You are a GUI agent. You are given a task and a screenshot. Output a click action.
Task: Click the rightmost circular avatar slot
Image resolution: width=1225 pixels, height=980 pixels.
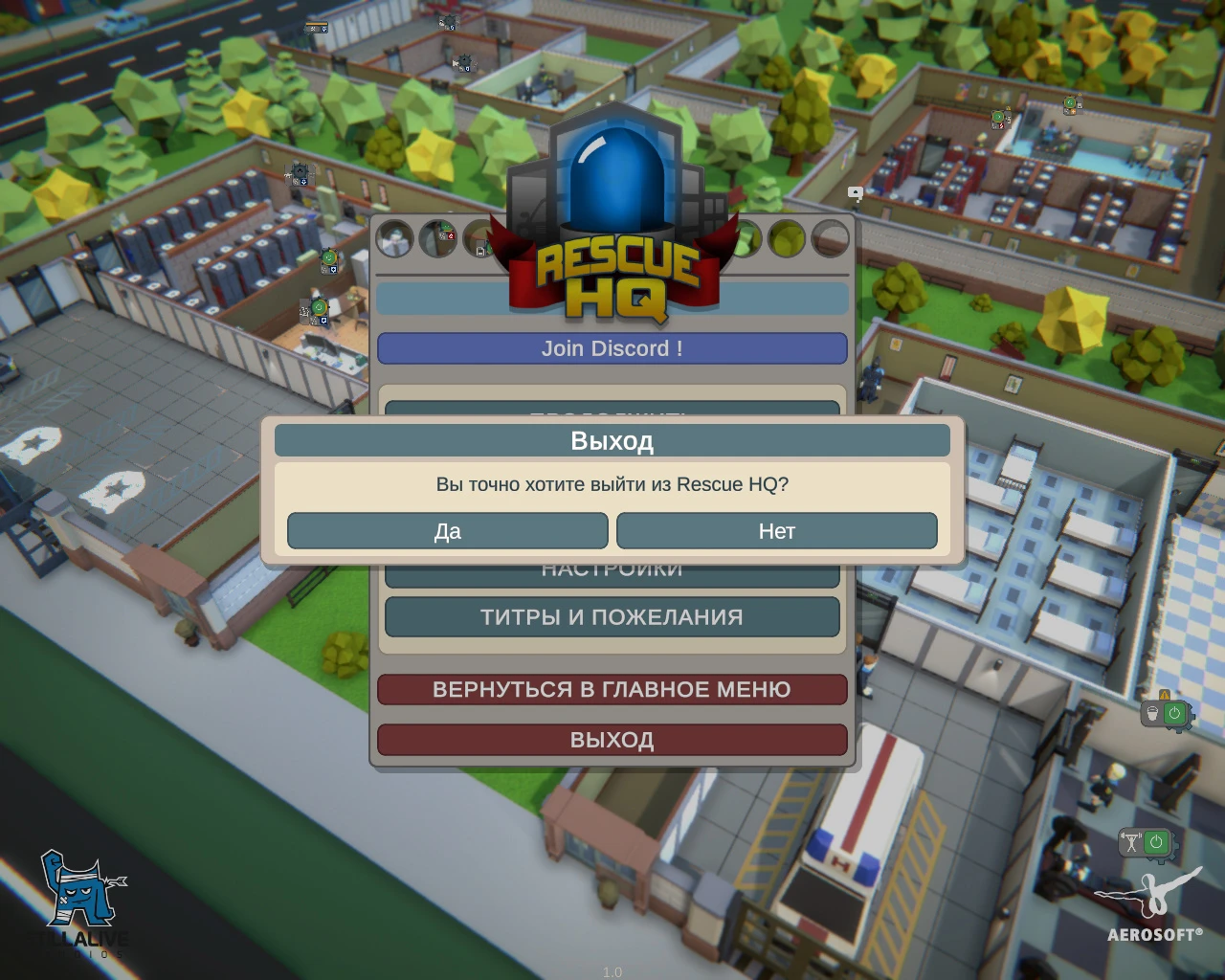click(829, 240)
